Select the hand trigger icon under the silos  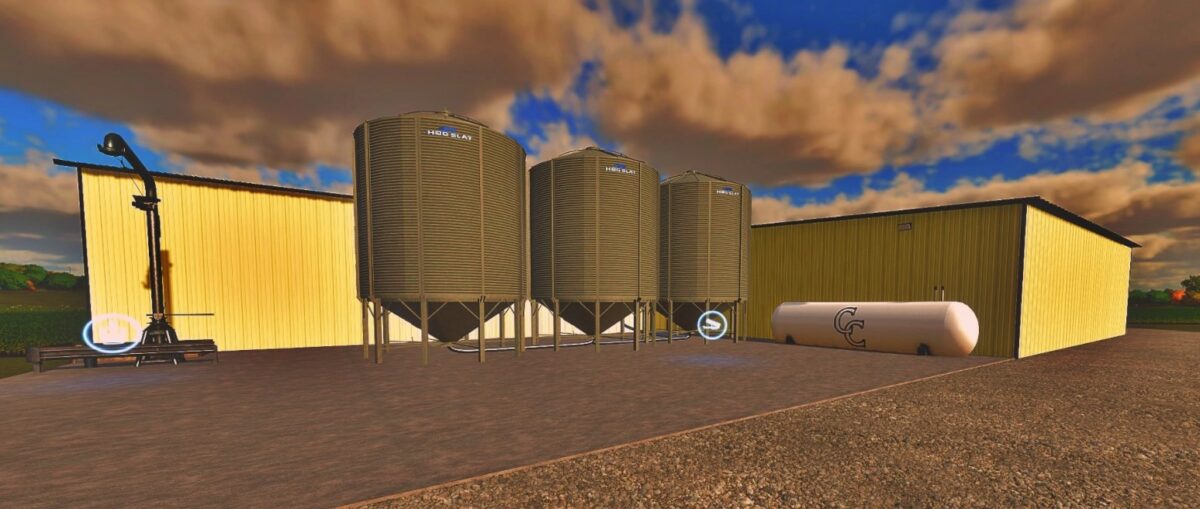[x=712, y=324]
